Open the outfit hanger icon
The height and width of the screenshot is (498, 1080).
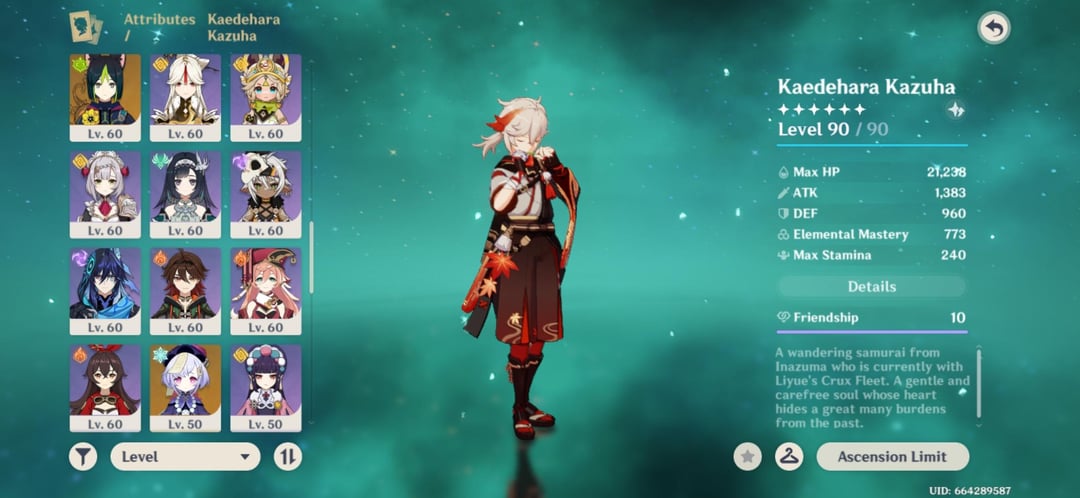pos(789,457)
